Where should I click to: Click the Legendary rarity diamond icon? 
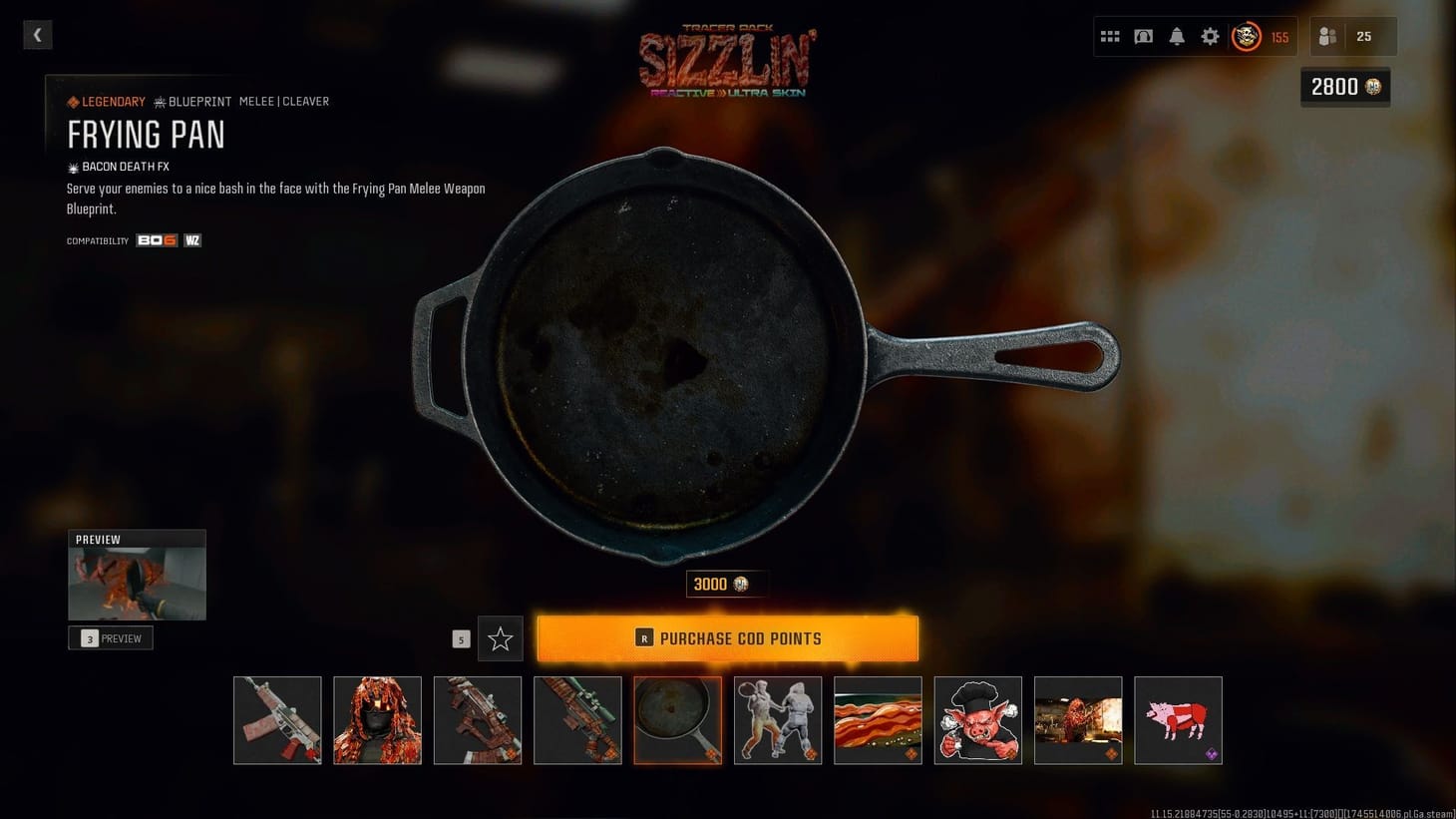[x=72, y=101]
